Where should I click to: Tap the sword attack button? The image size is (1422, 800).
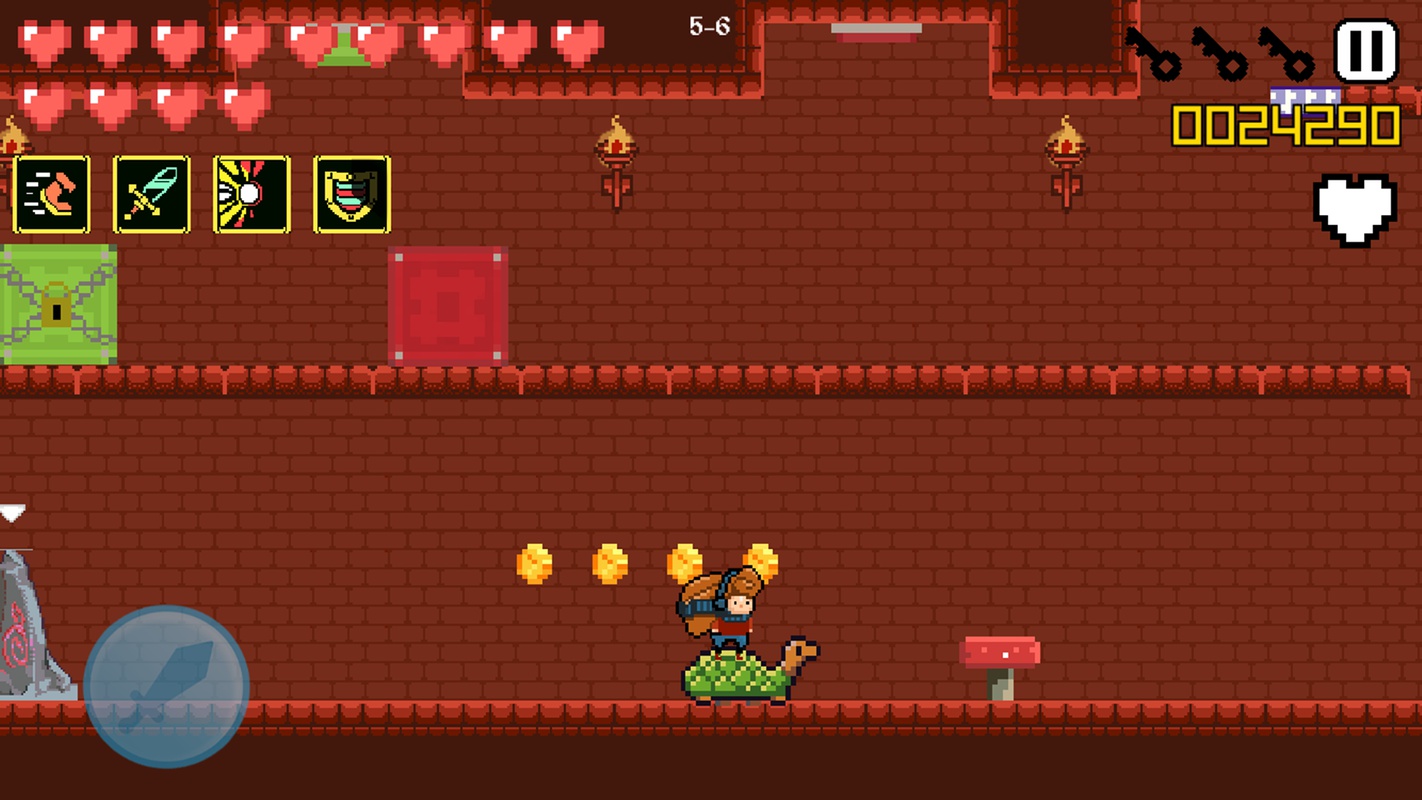166,686
